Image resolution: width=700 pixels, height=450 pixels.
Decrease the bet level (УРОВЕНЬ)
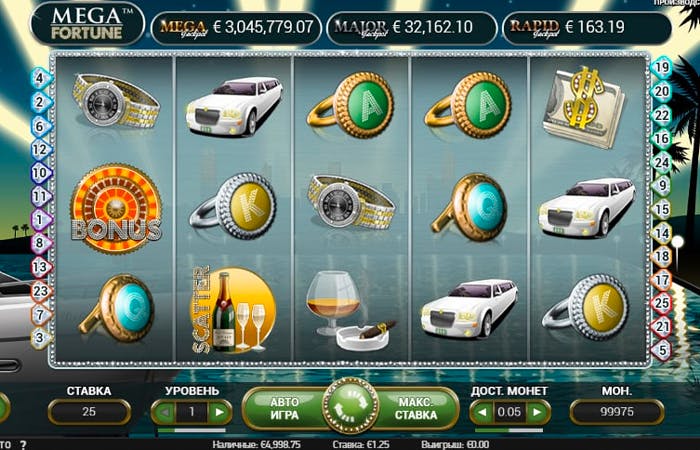[161, 412]
